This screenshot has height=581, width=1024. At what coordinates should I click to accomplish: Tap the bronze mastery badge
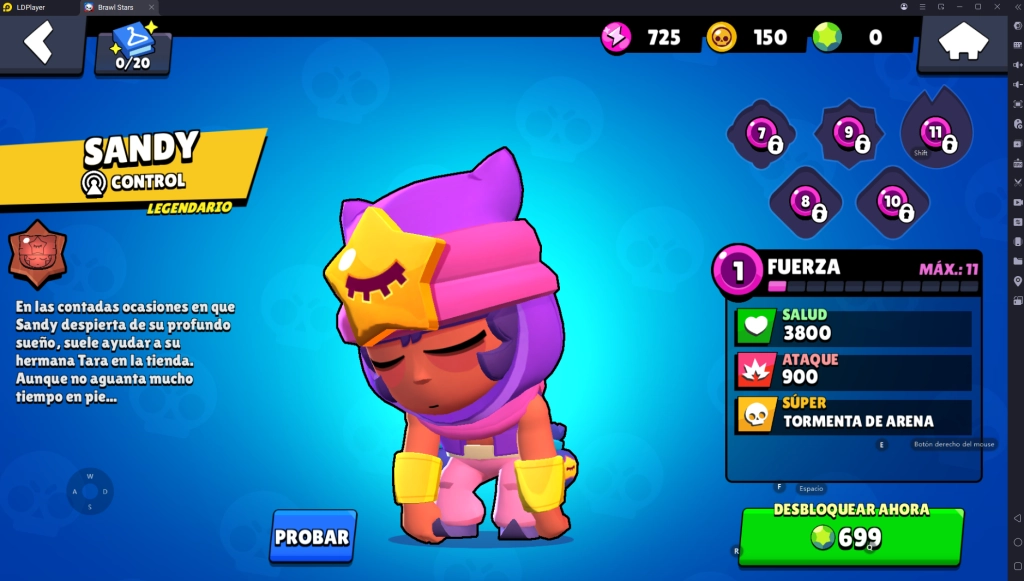point(38,254)
